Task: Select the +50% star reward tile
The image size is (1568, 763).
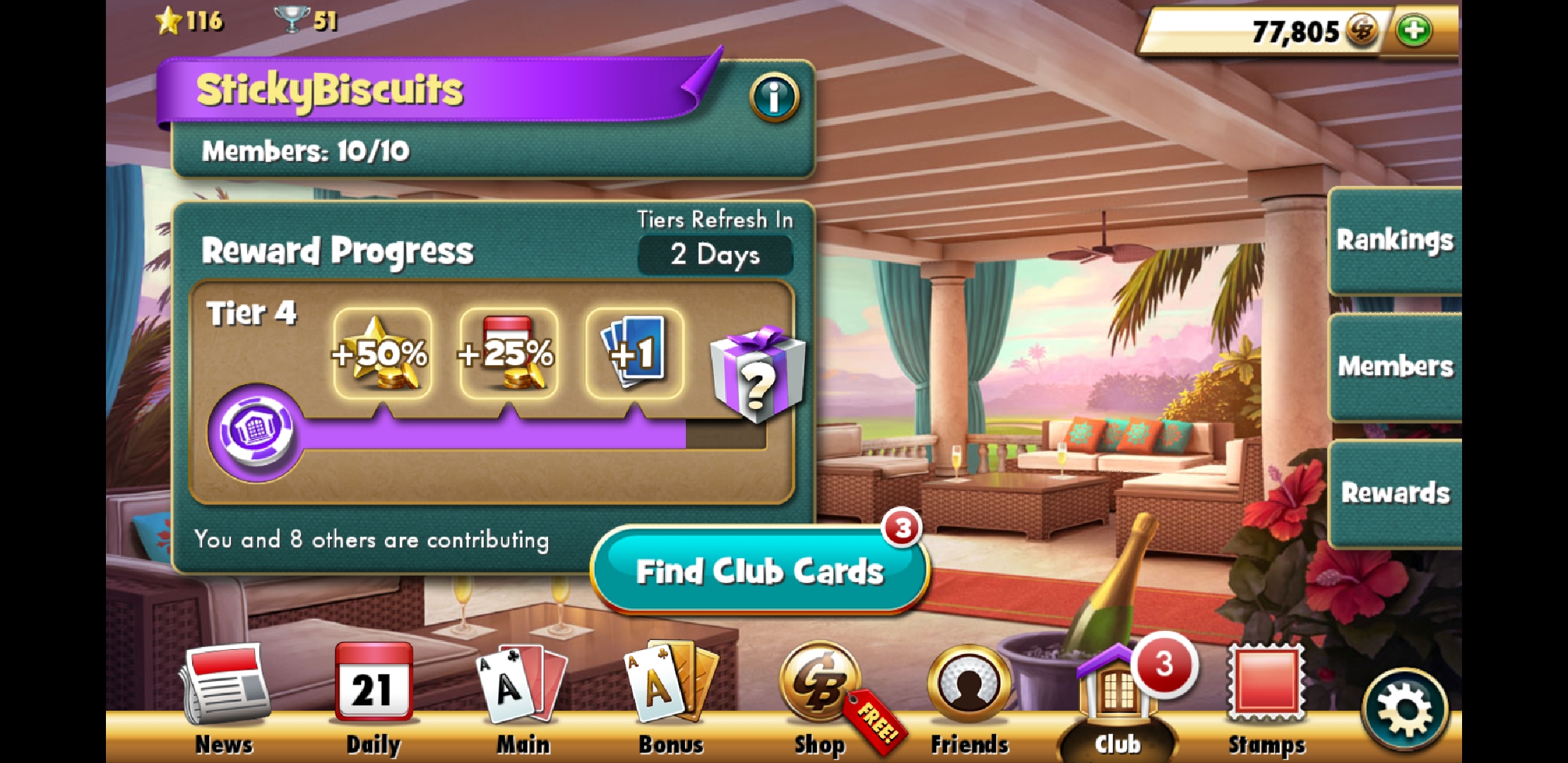Action: [x=382, y=353]
